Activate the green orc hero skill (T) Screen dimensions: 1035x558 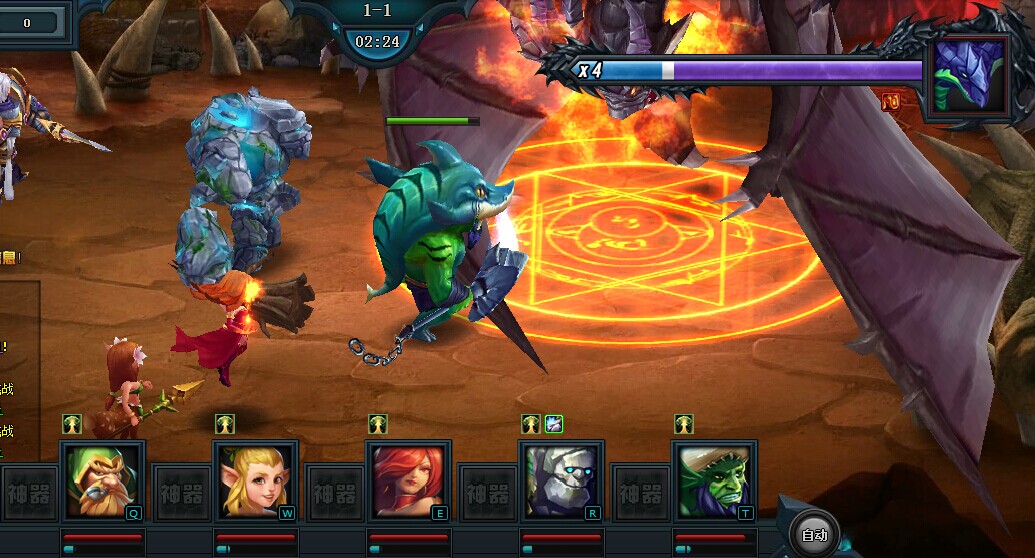point(714,481)
